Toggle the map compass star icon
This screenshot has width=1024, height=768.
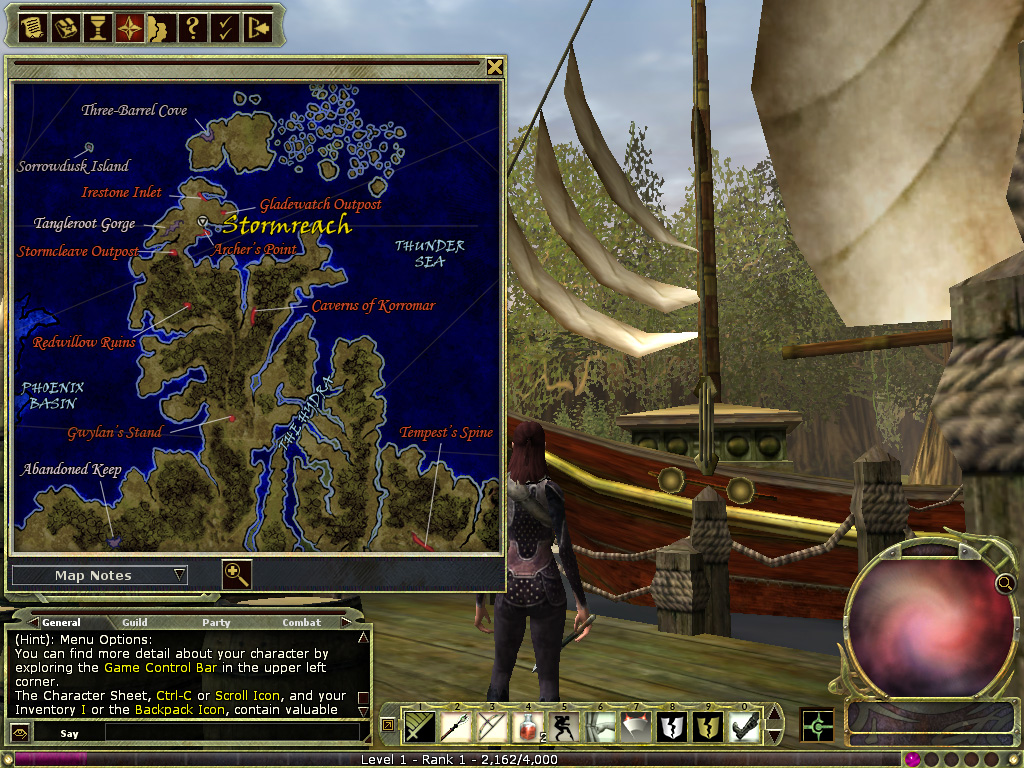tap(129, 27)
